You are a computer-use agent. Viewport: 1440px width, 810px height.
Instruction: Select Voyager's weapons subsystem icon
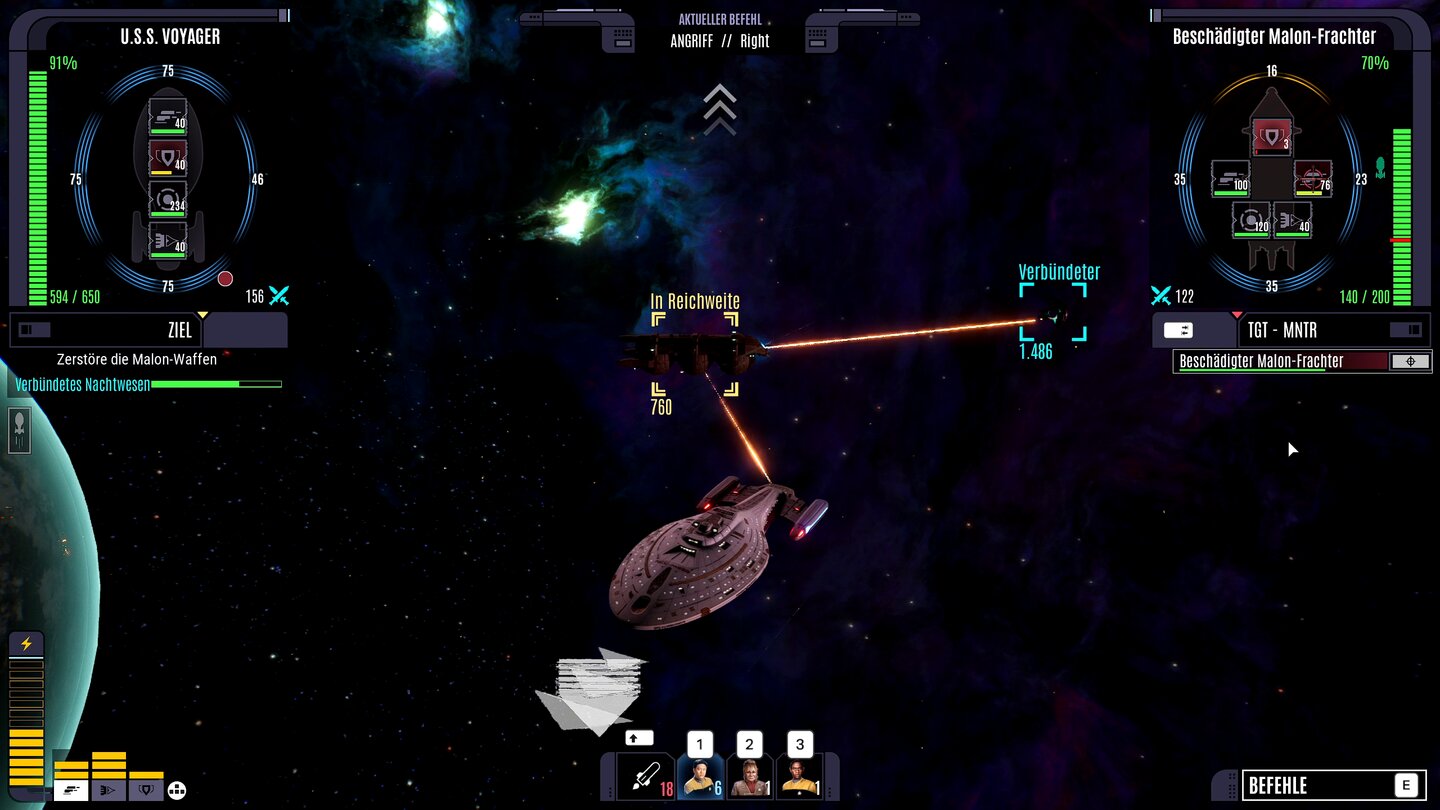pyautogui.click(x=167, y=116)
